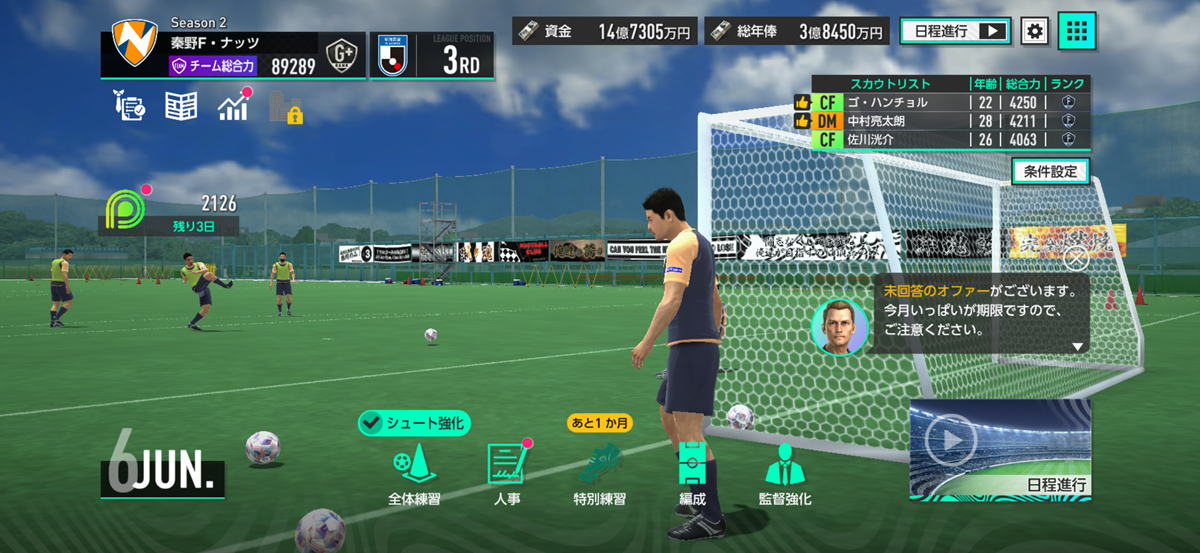This screenshot has width=1200, height=553.
Task: Advance the advisor dialogue with the arrow
Action: tap(1077, 347)
